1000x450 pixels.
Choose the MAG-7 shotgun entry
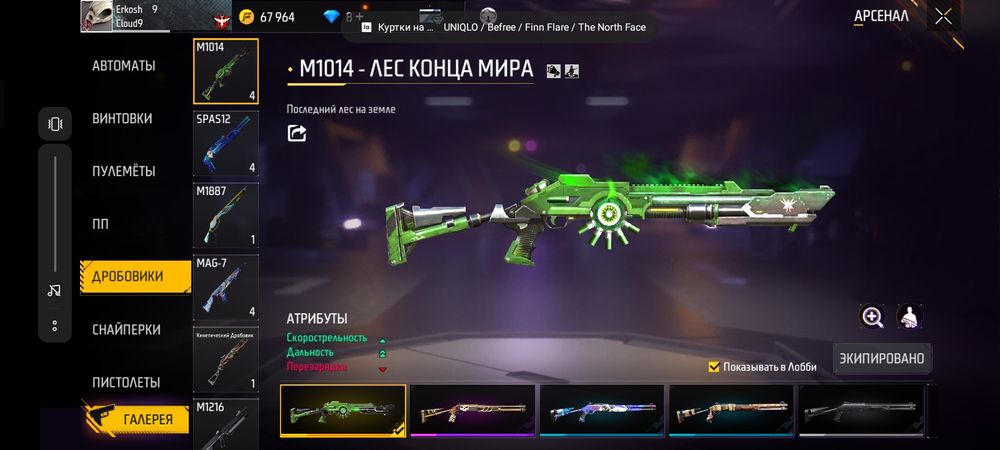coord(225,287)
